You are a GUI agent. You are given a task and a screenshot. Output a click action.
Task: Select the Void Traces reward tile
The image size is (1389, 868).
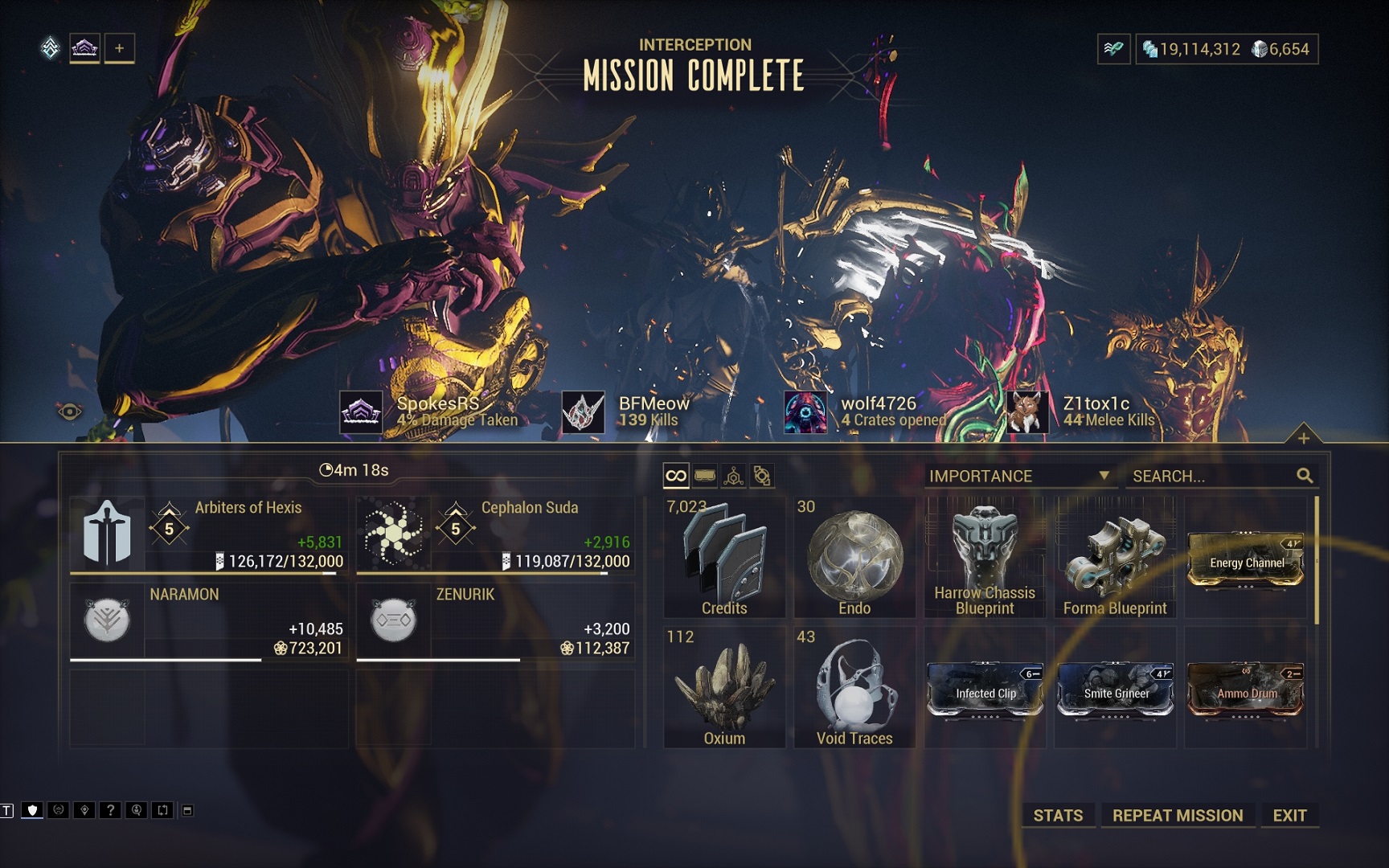(x=854, y=688)
